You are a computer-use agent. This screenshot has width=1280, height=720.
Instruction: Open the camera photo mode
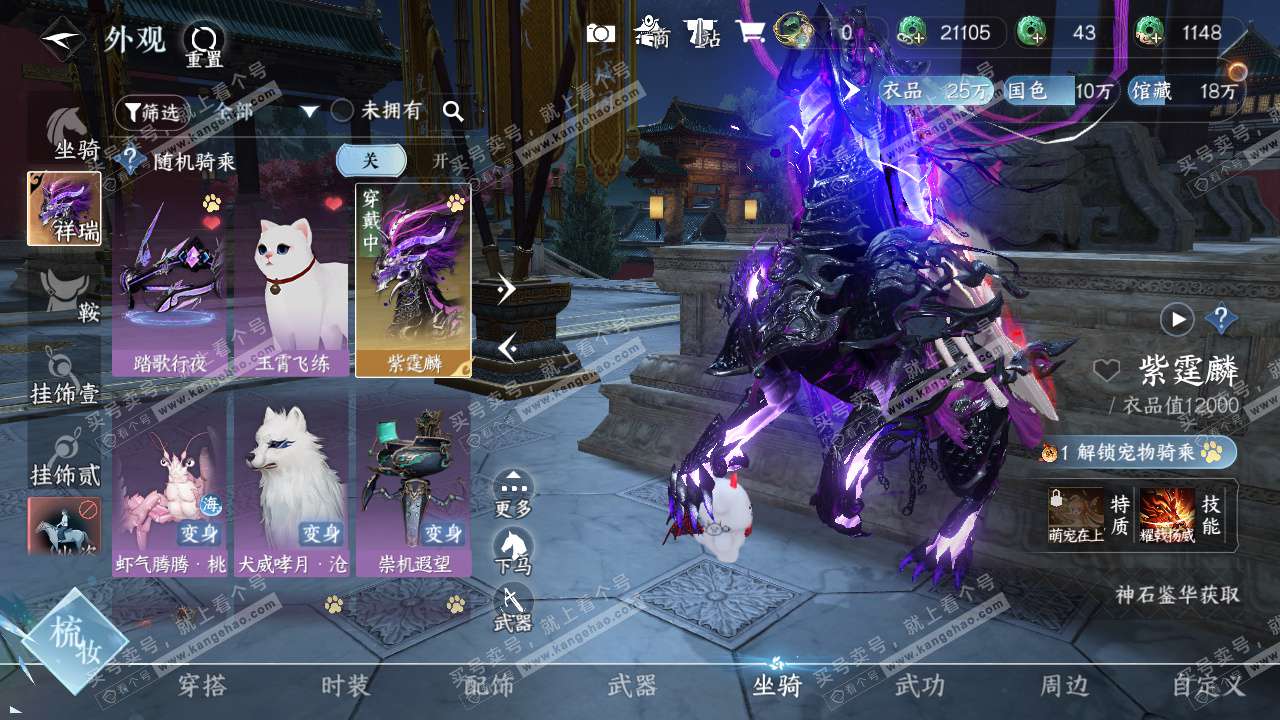tap(600, 33)
